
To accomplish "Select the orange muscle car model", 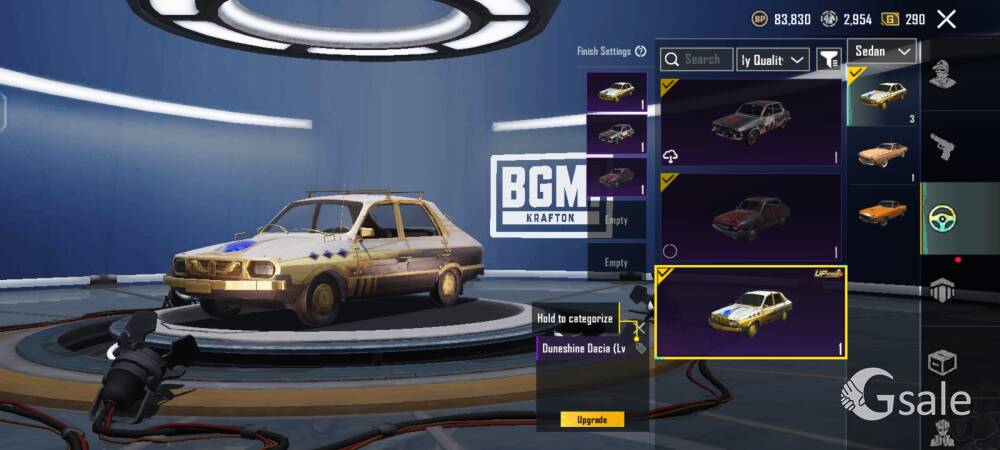I will 883,211.
